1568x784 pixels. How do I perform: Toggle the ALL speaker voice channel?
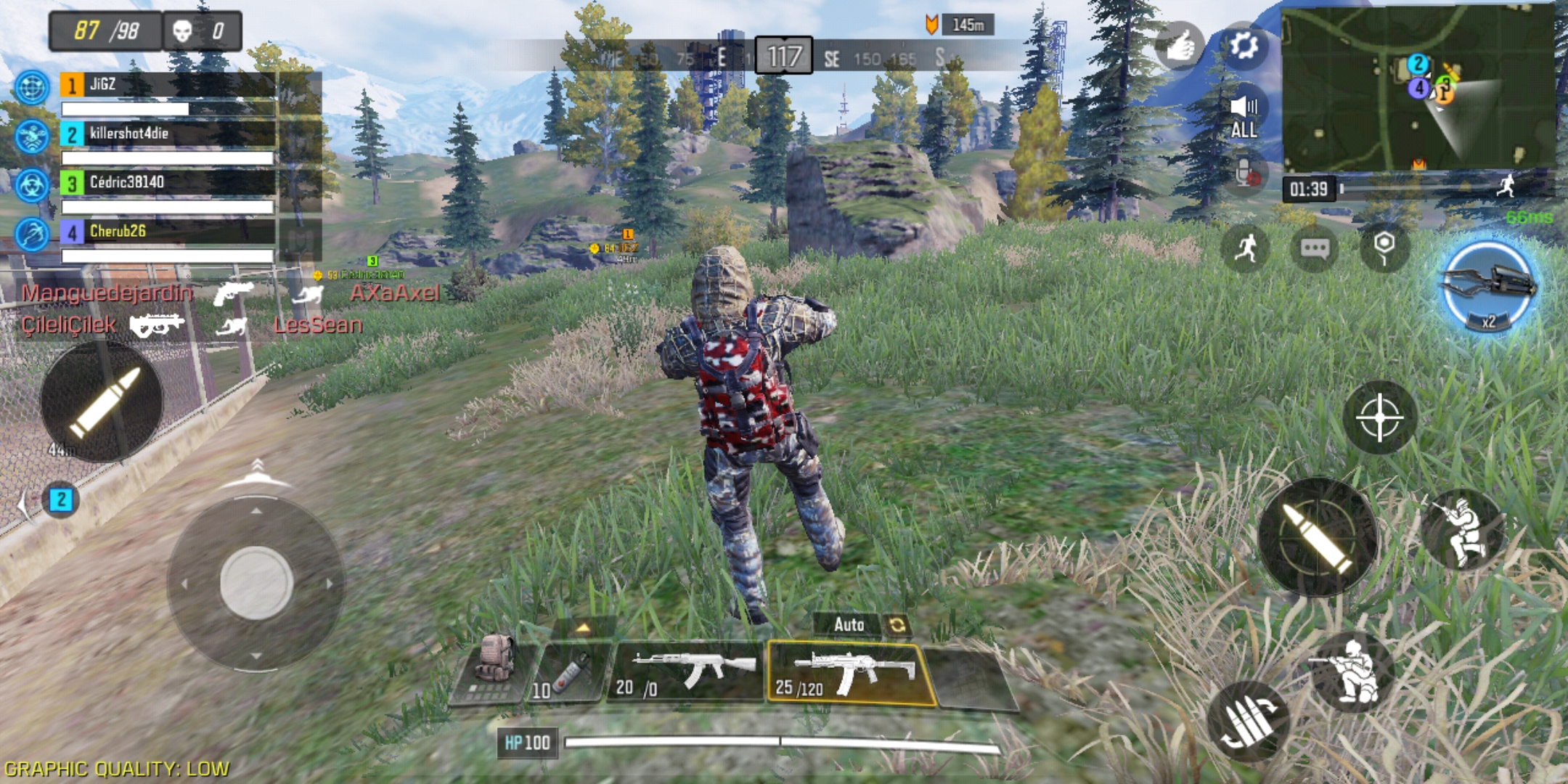(x=1244, y=116)
